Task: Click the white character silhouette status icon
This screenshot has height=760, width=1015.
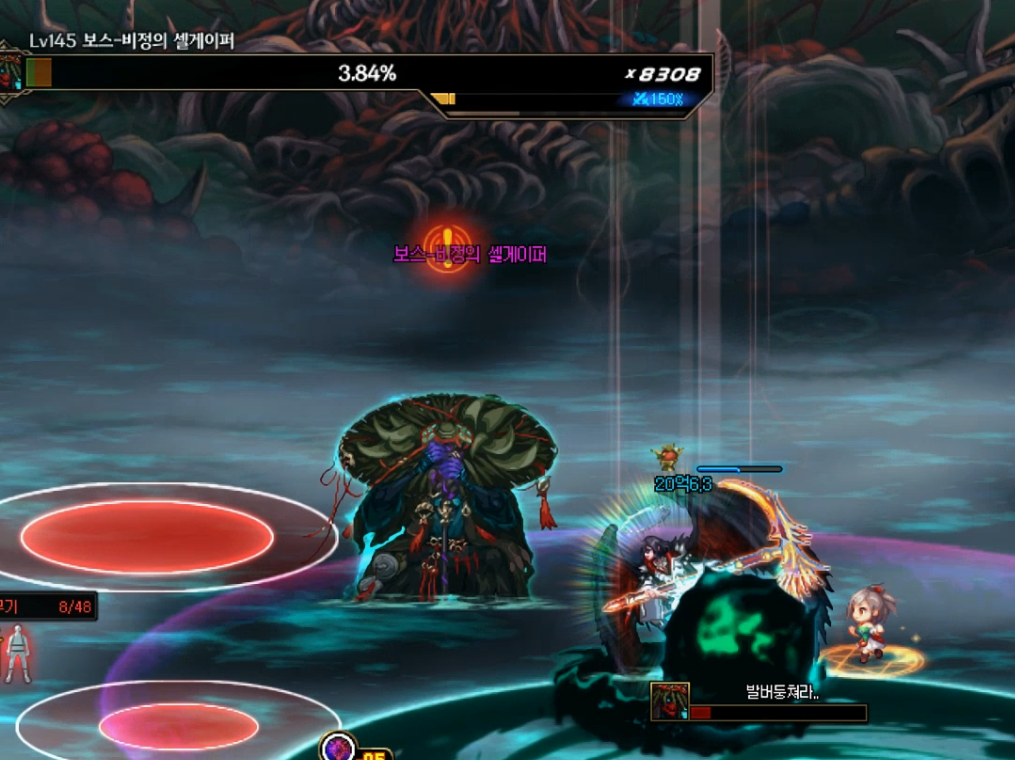Action: point(16,652)
